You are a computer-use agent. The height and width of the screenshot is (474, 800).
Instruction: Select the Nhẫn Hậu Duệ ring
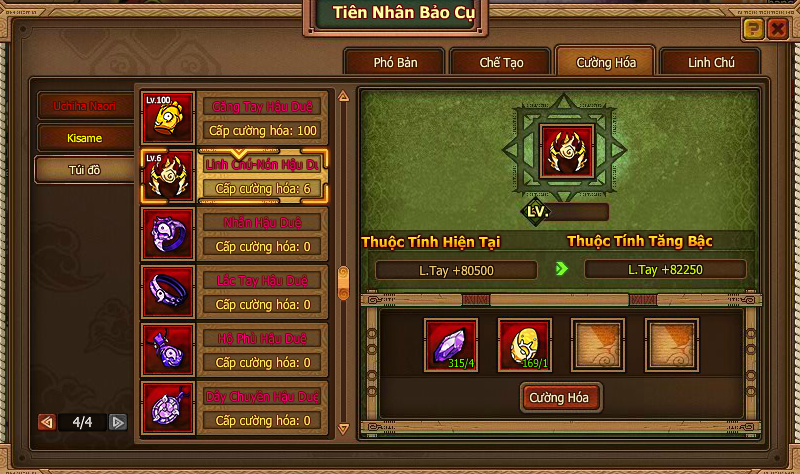tap(238, 234)
